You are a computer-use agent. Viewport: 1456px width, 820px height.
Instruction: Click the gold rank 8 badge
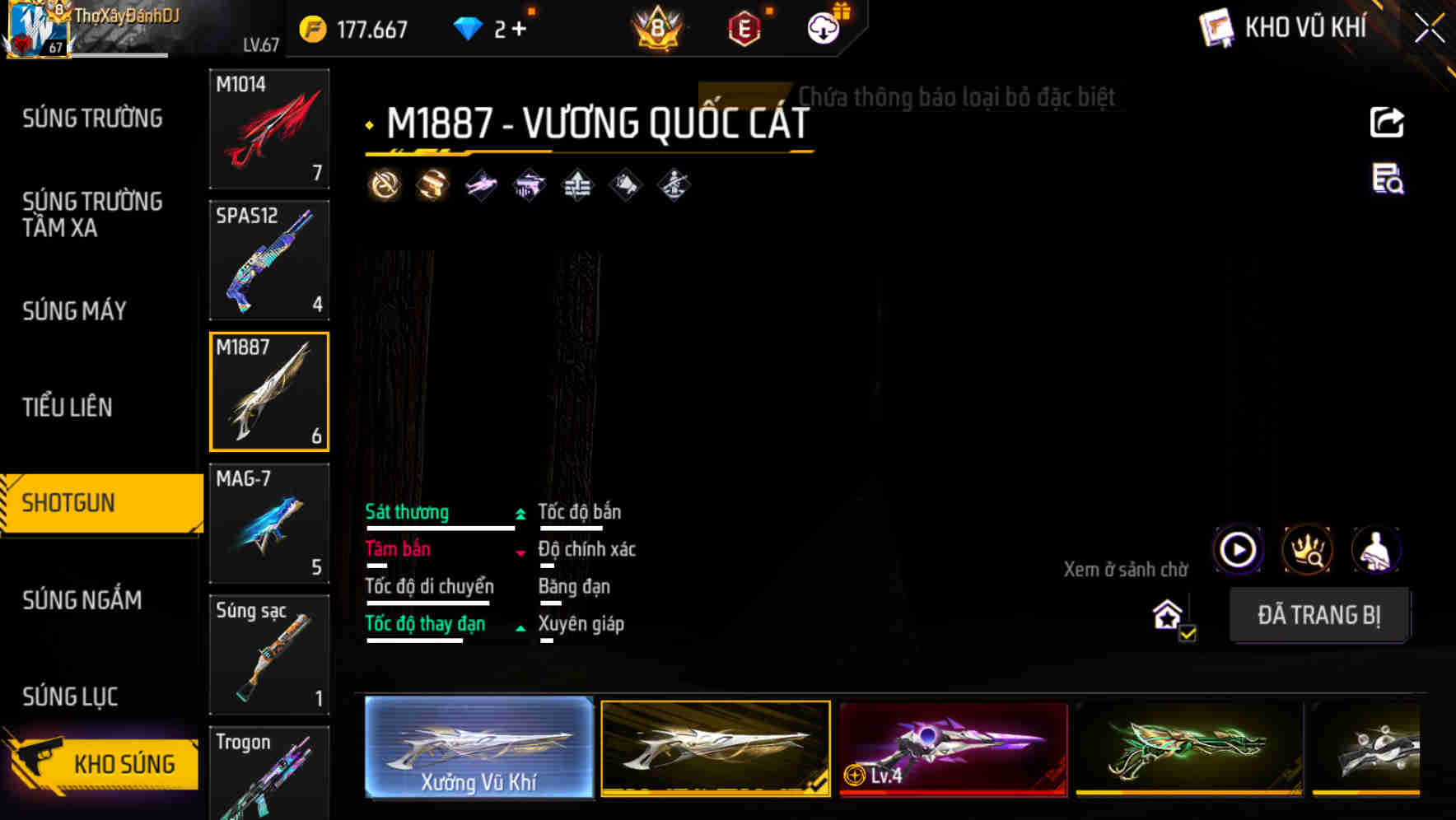[658, 29]
